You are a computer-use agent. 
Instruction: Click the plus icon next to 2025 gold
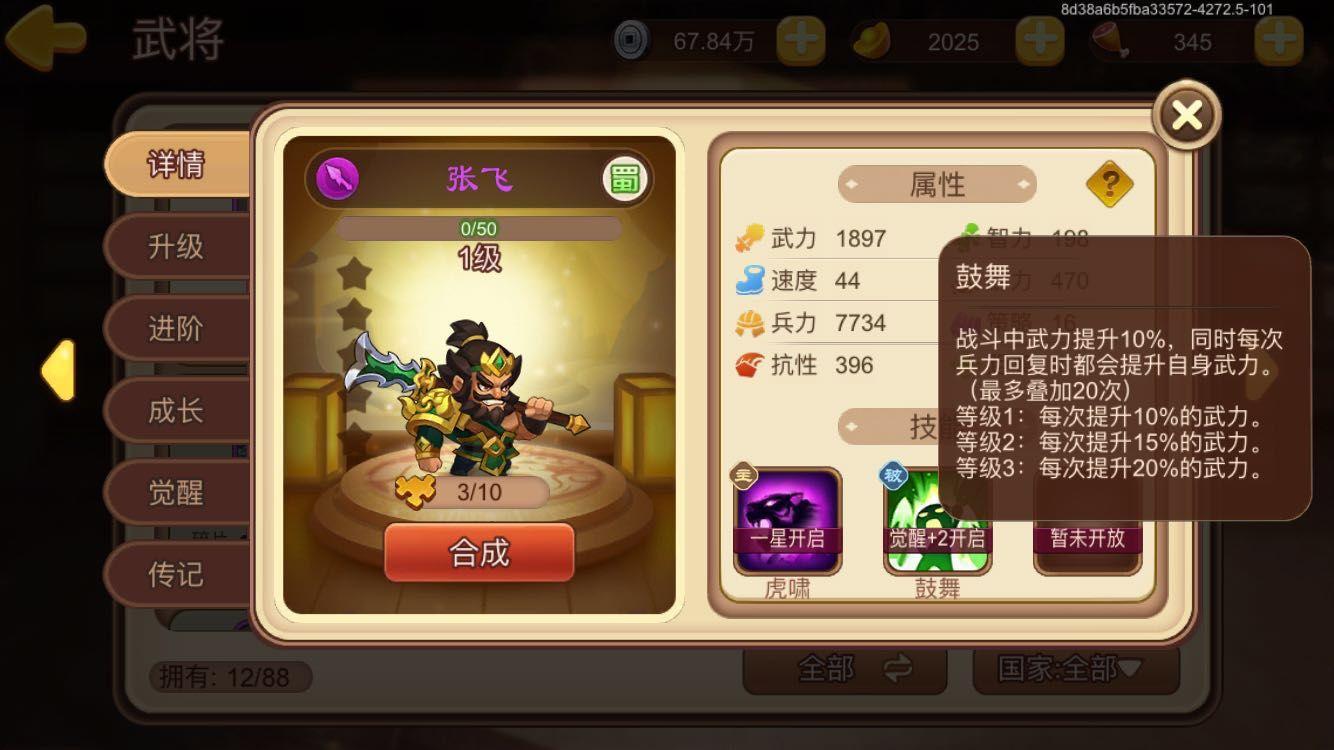pos(1040,42)
